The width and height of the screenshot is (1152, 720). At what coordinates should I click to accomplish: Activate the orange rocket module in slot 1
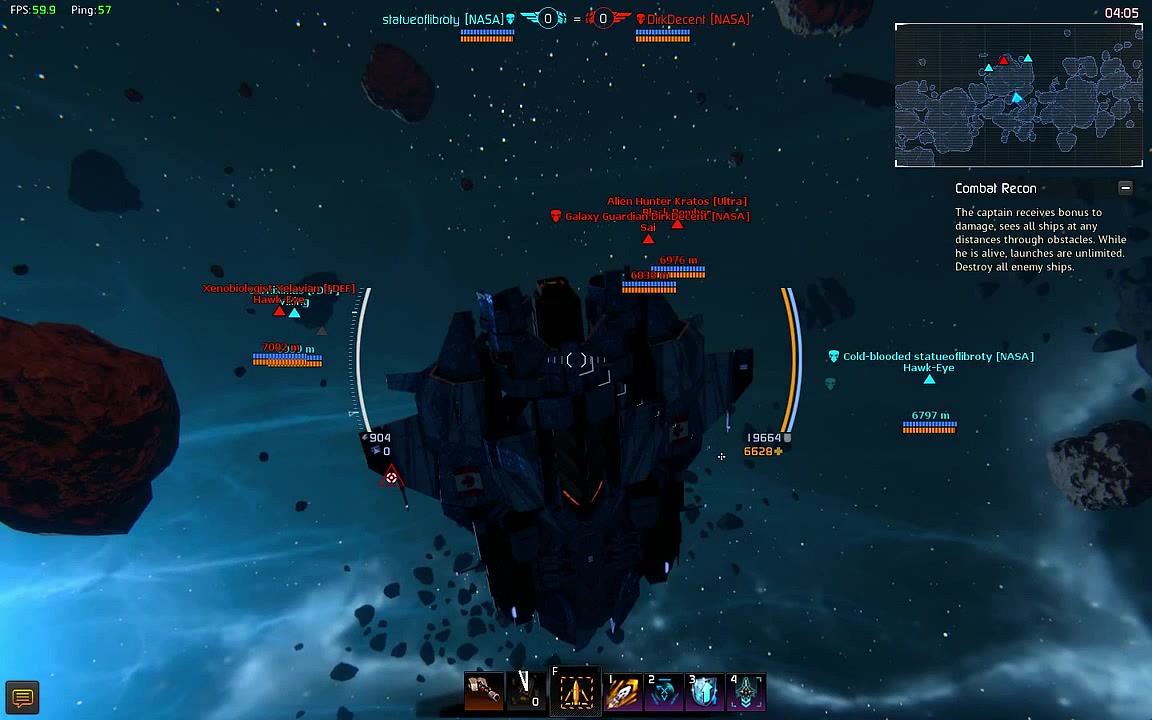coord(623,691)
